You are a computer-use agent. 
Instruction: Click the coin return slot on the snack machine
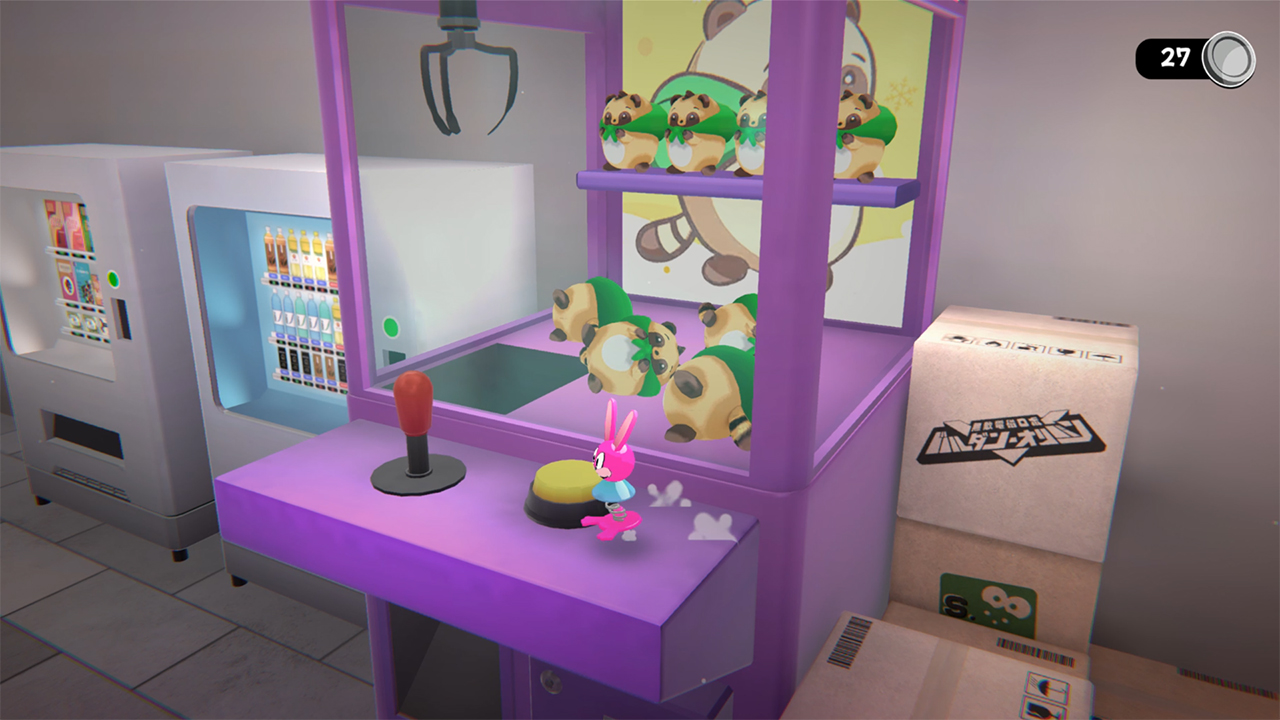122,321
